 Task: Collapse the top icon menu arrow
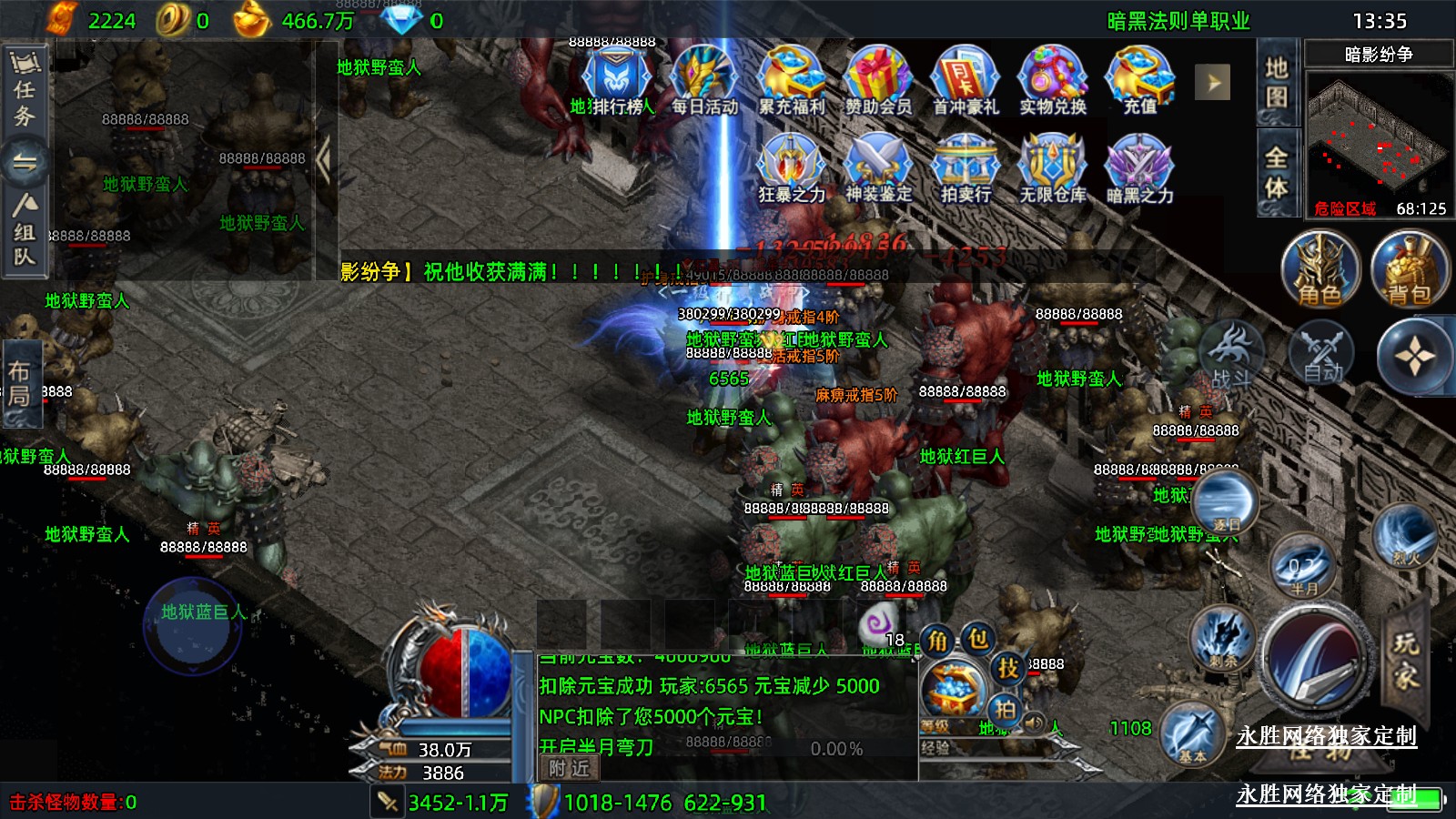[x=1212, y=83]
